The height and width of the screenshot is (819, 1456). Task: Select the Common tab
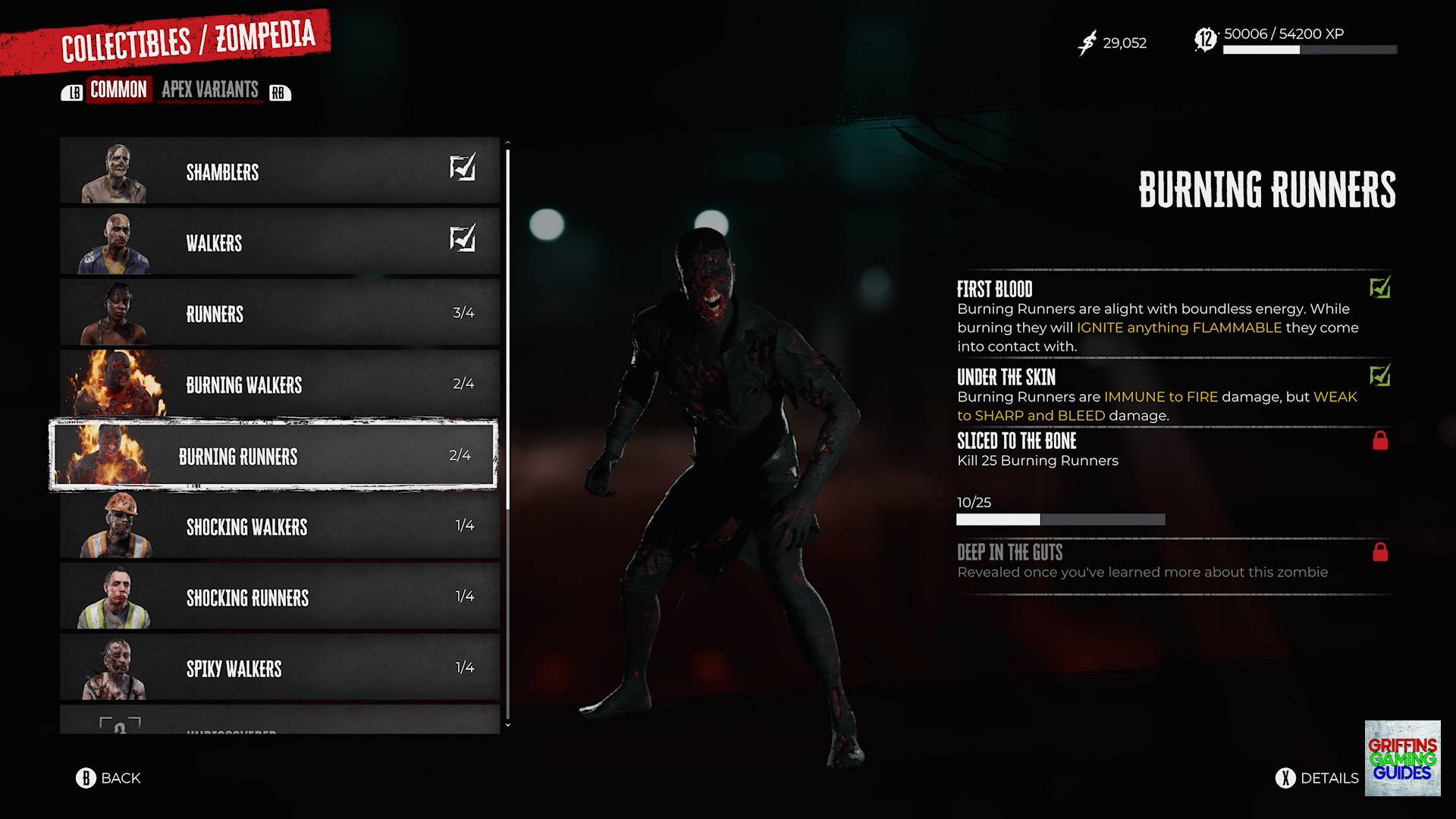[118, 90]
